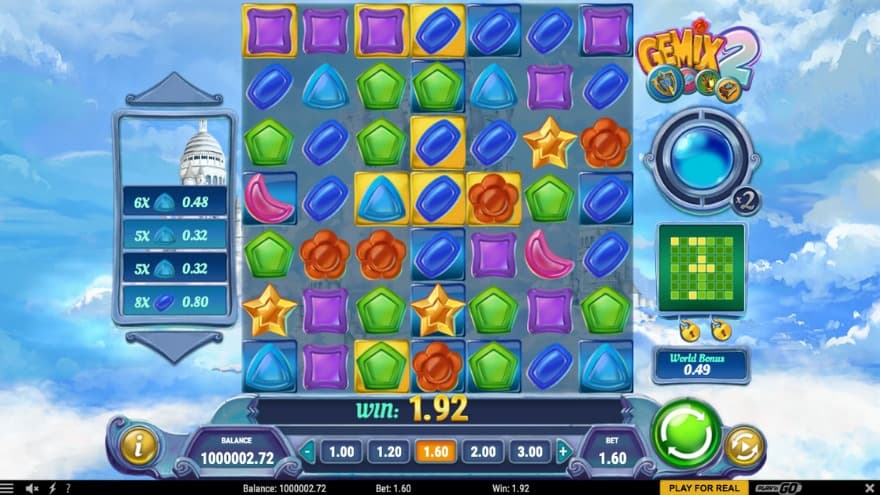Image resolution: width=880 pixels, height=495 pixels.
Task: Click the blue crystal charge orb
Action: pyautogui.click(x=698, y=160)
